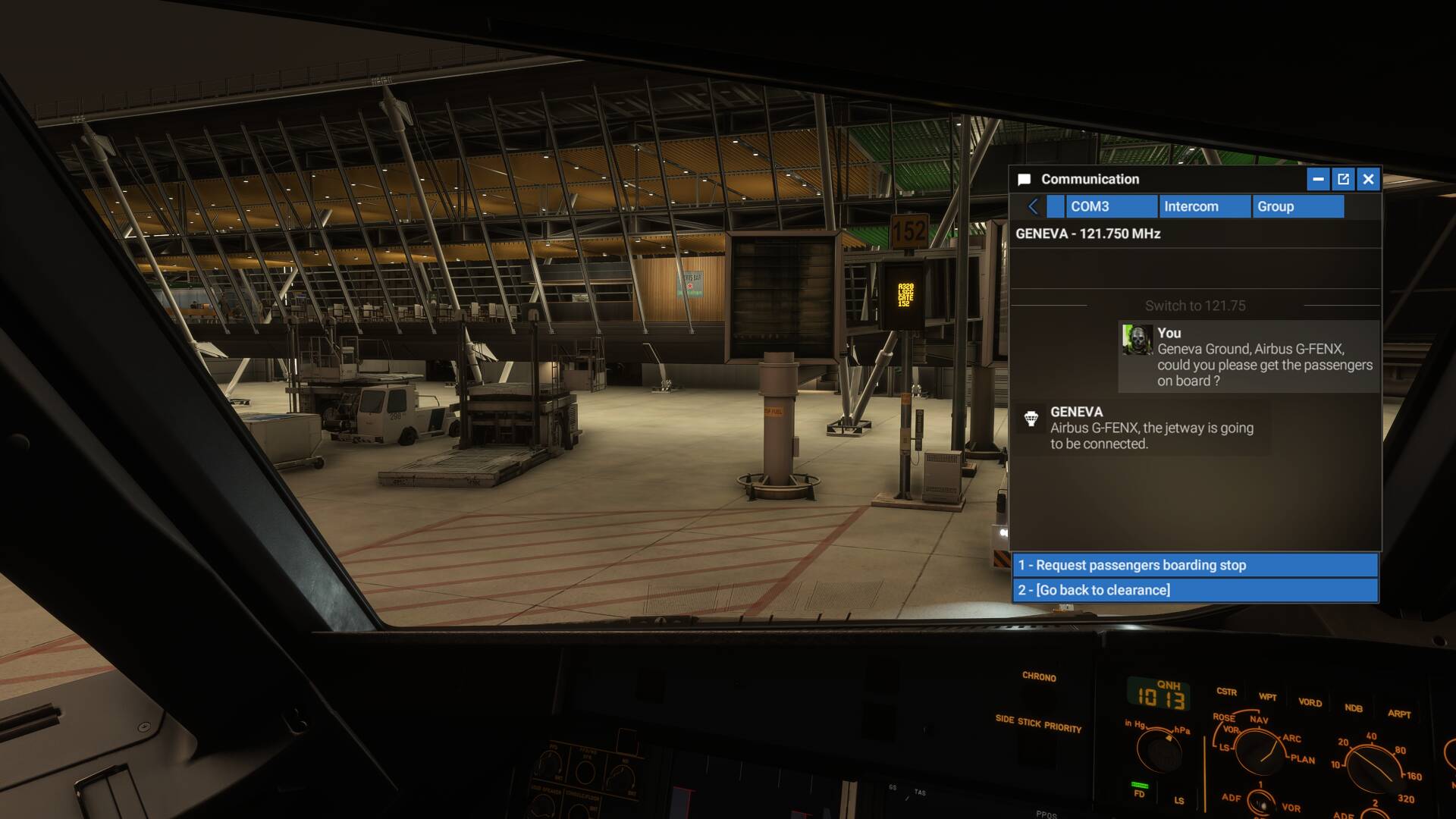Toggle the LS button on the glareshield

[1178, 800]
